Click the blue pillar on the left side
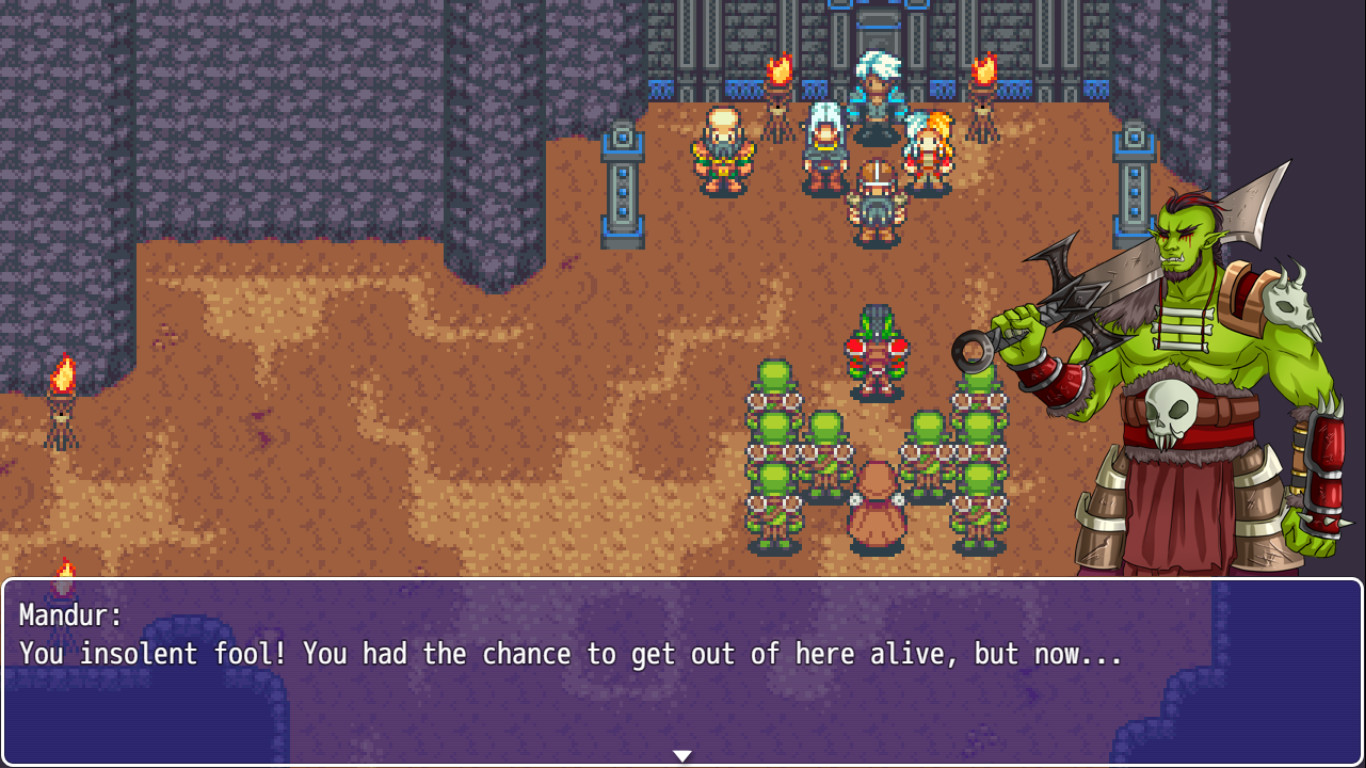The height and width of the screenshot is (768, 1366). [x=625, y=185]
